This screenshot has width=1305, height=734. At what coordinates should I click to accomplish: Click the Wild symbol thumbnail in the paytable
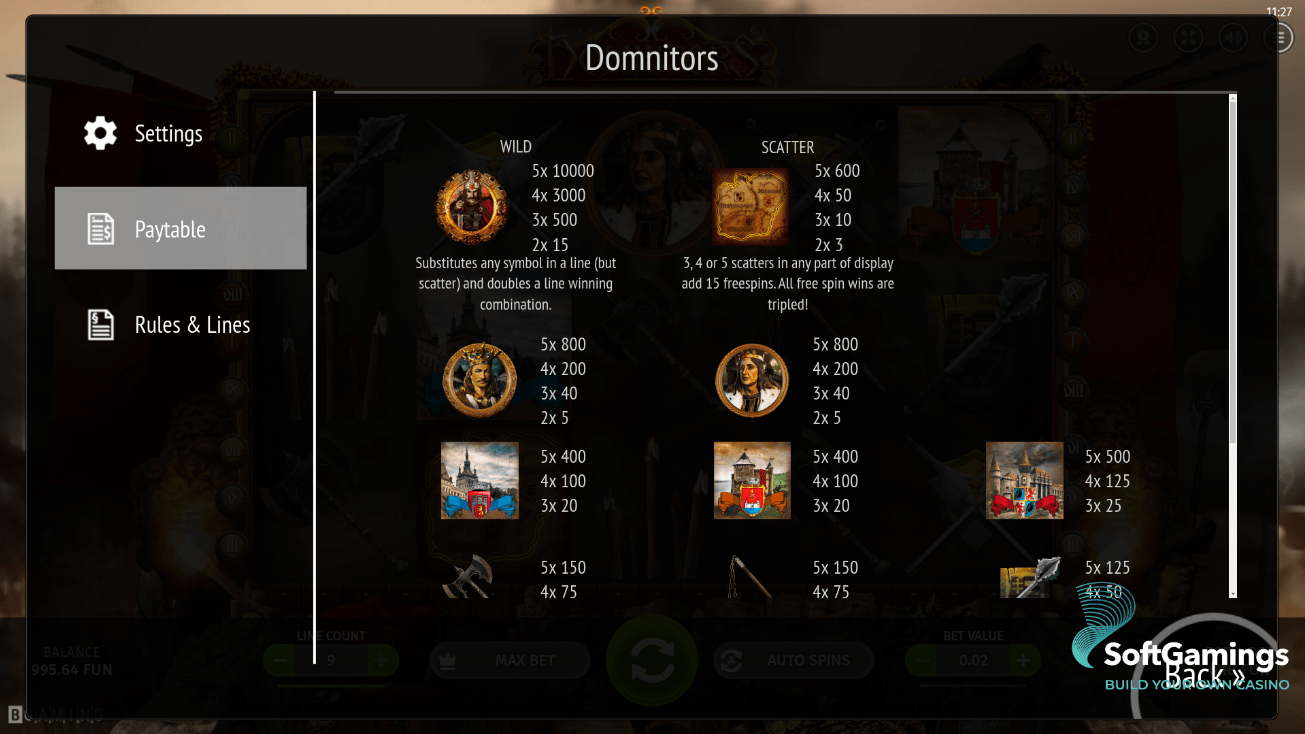click(x=470, y=206)
